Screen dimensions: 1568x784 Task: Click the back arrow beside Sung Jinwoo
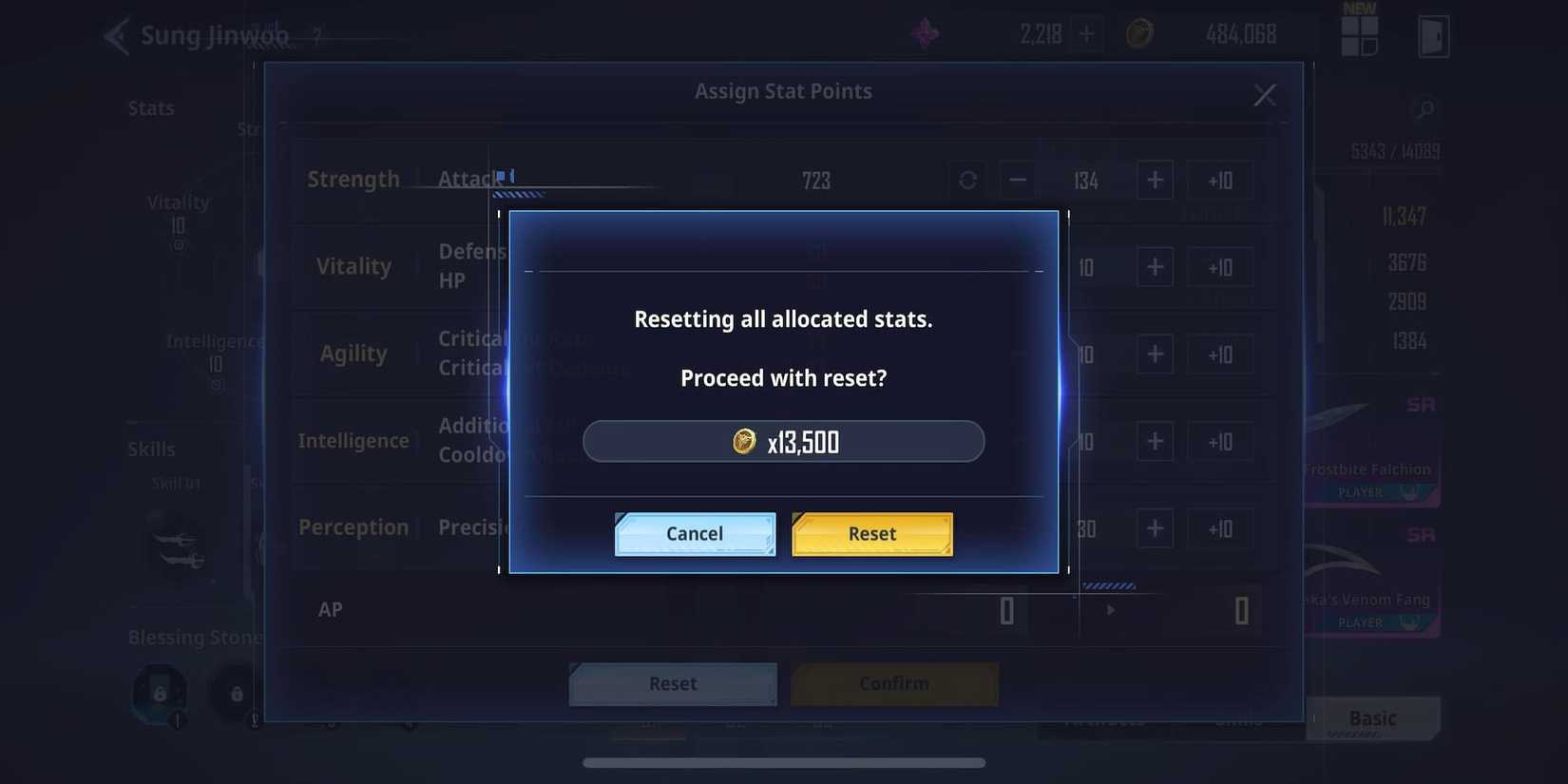(x=114, y=35)
